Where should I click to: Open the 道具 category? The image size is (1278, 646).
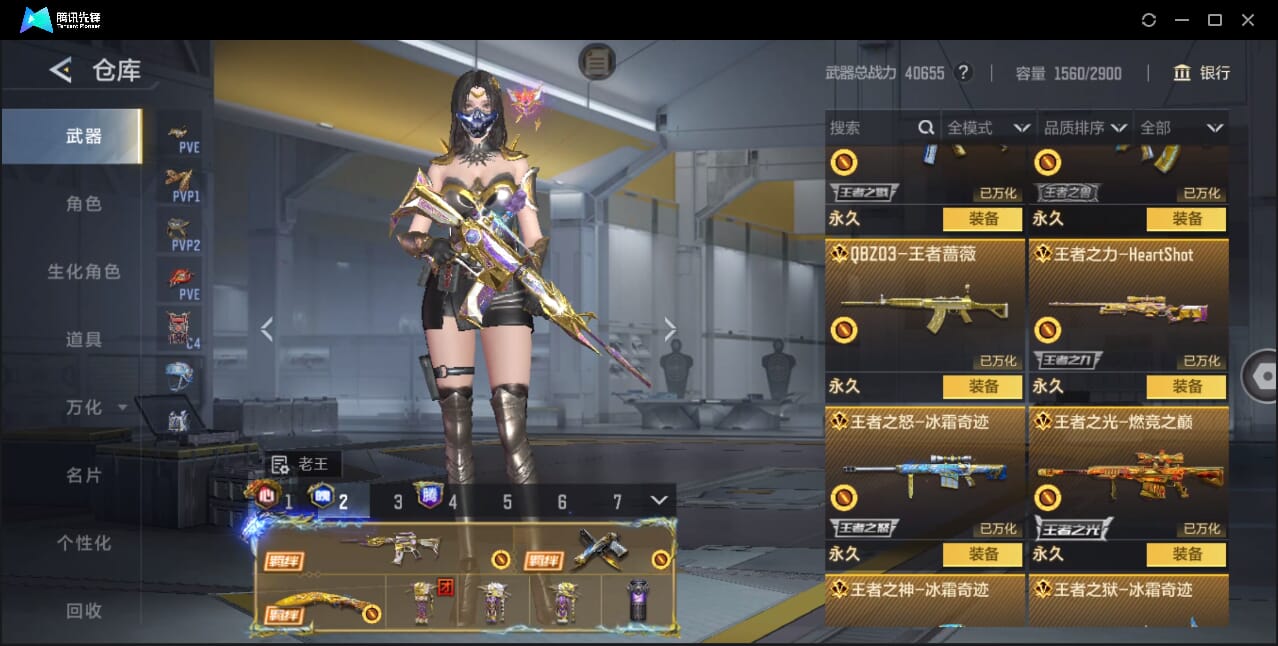click(x=84, y=340)
